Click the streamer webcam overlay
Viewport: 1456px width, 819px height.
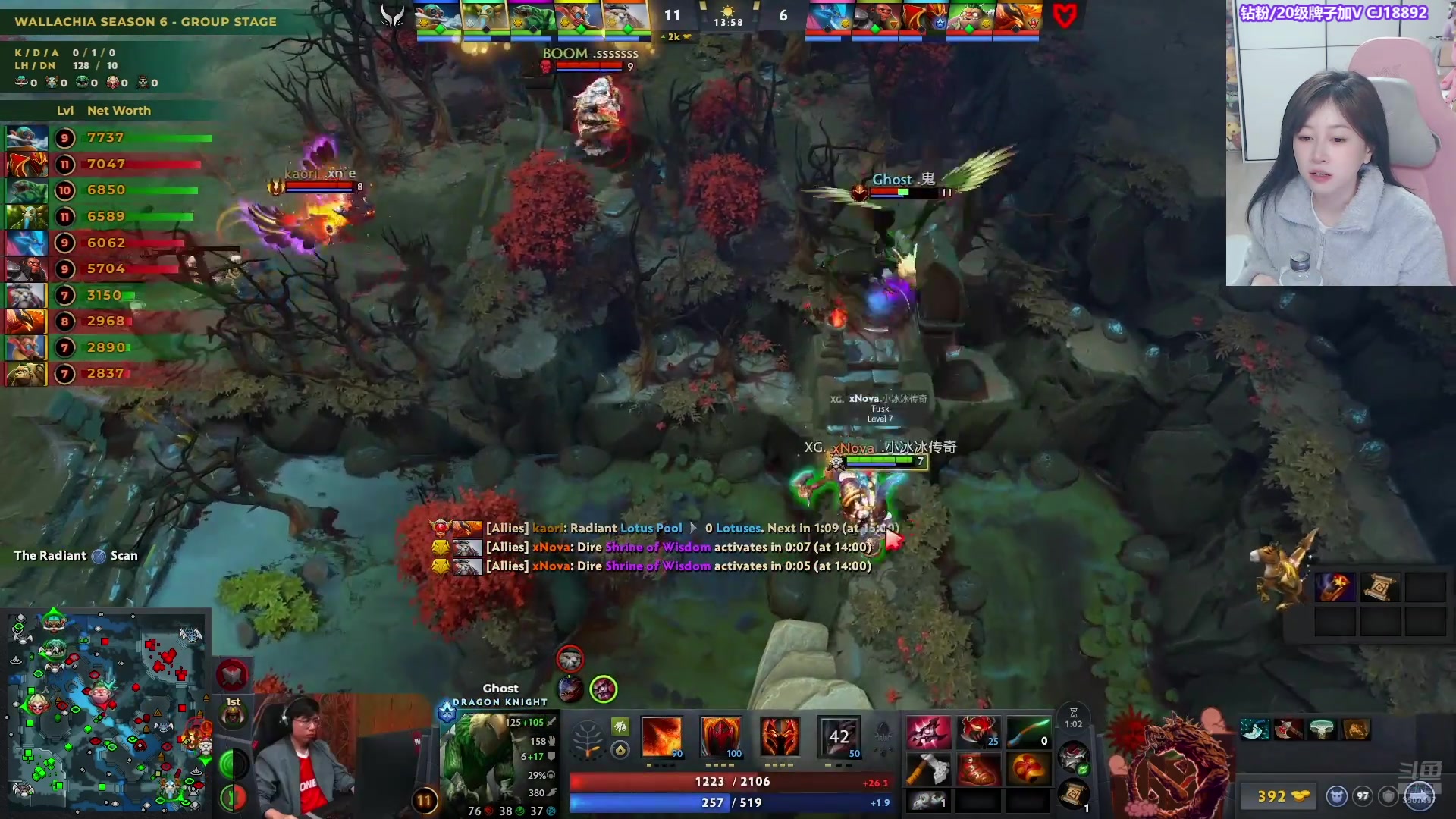[x=1340, y=144]
